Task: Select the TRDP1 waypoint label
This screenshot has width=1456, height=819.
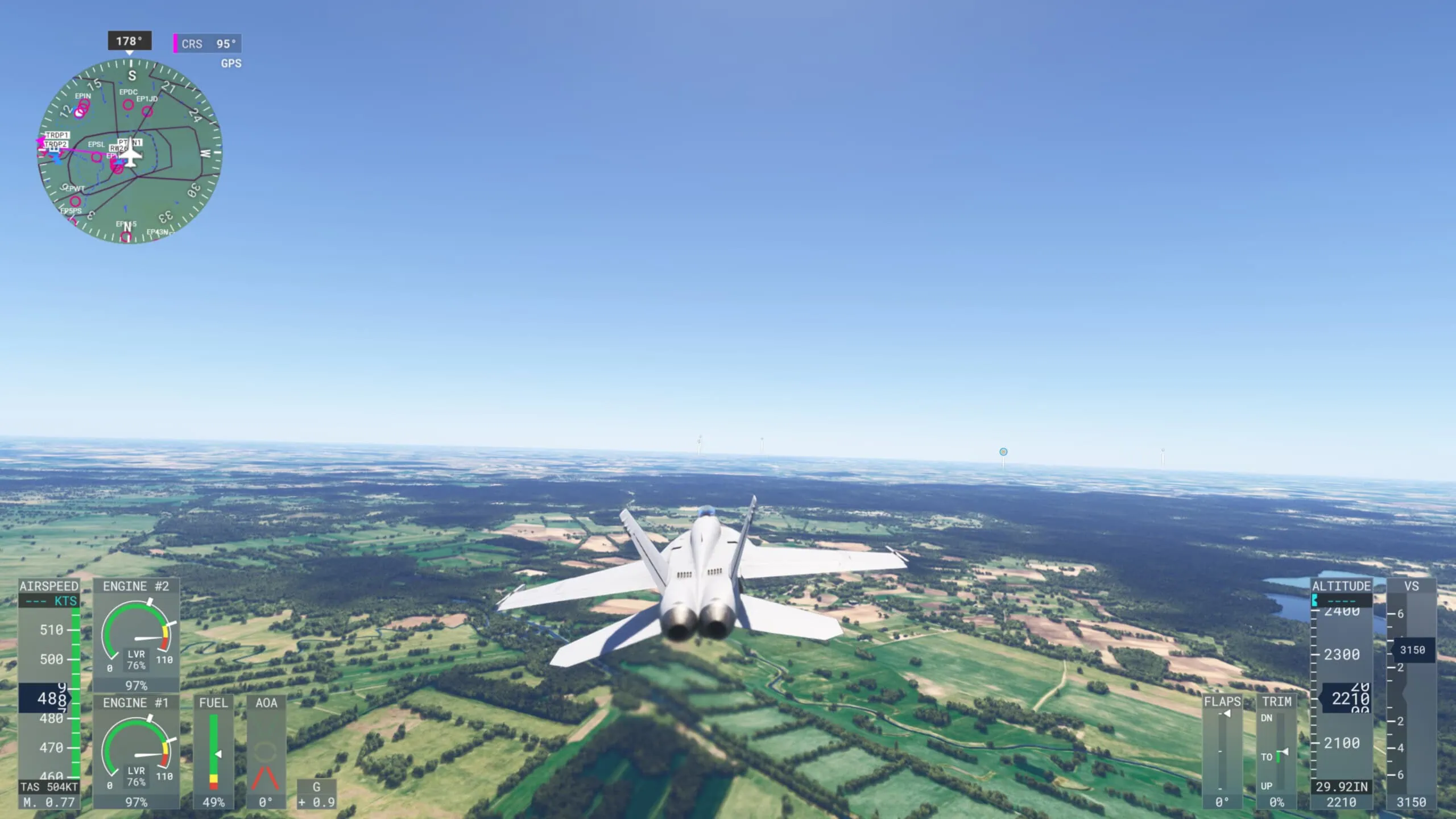Action: tap(56, 135)
